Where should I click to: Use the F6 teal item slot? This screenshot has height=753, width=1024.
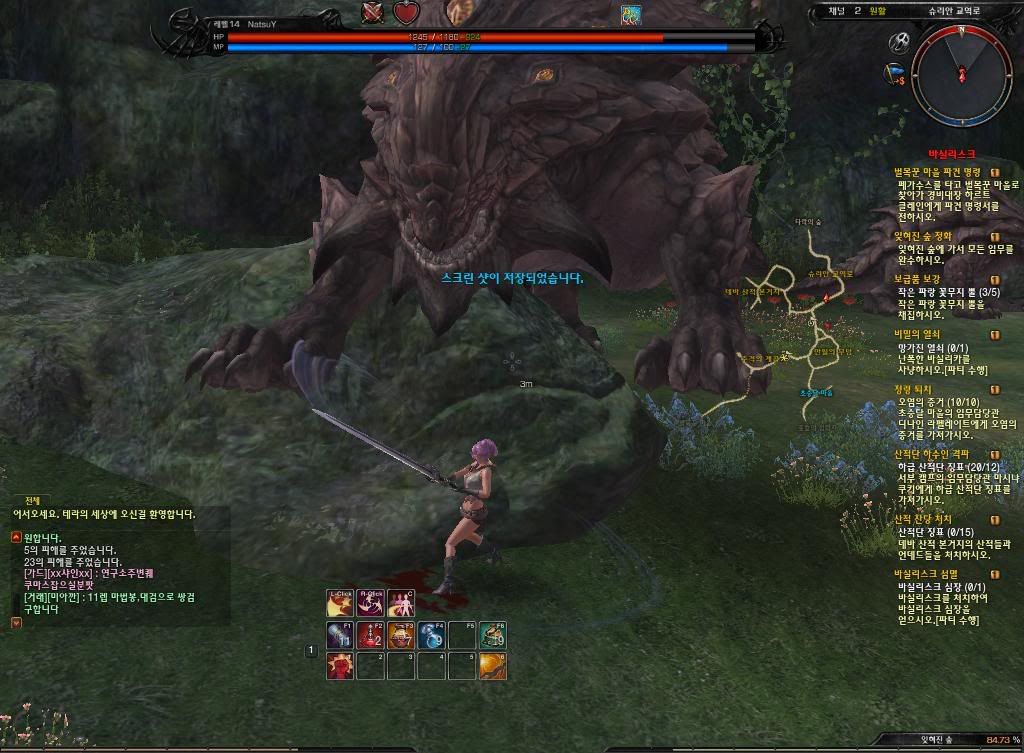click(493, 635)
